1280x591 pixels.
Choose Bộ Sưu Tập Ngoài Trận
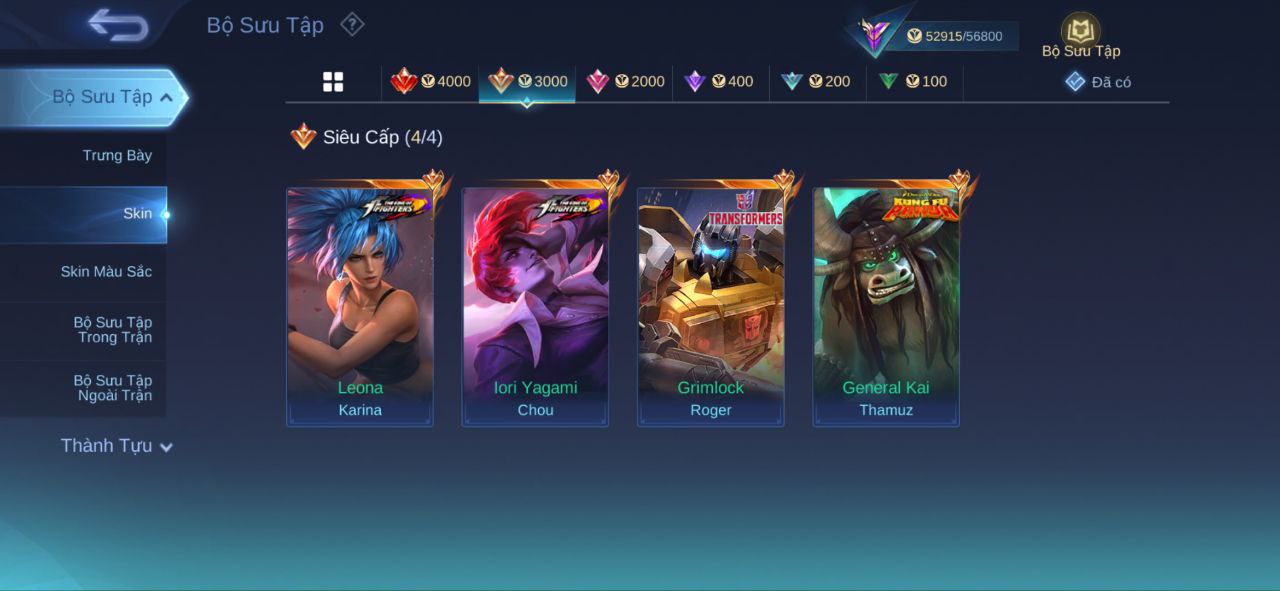point(113,387)
